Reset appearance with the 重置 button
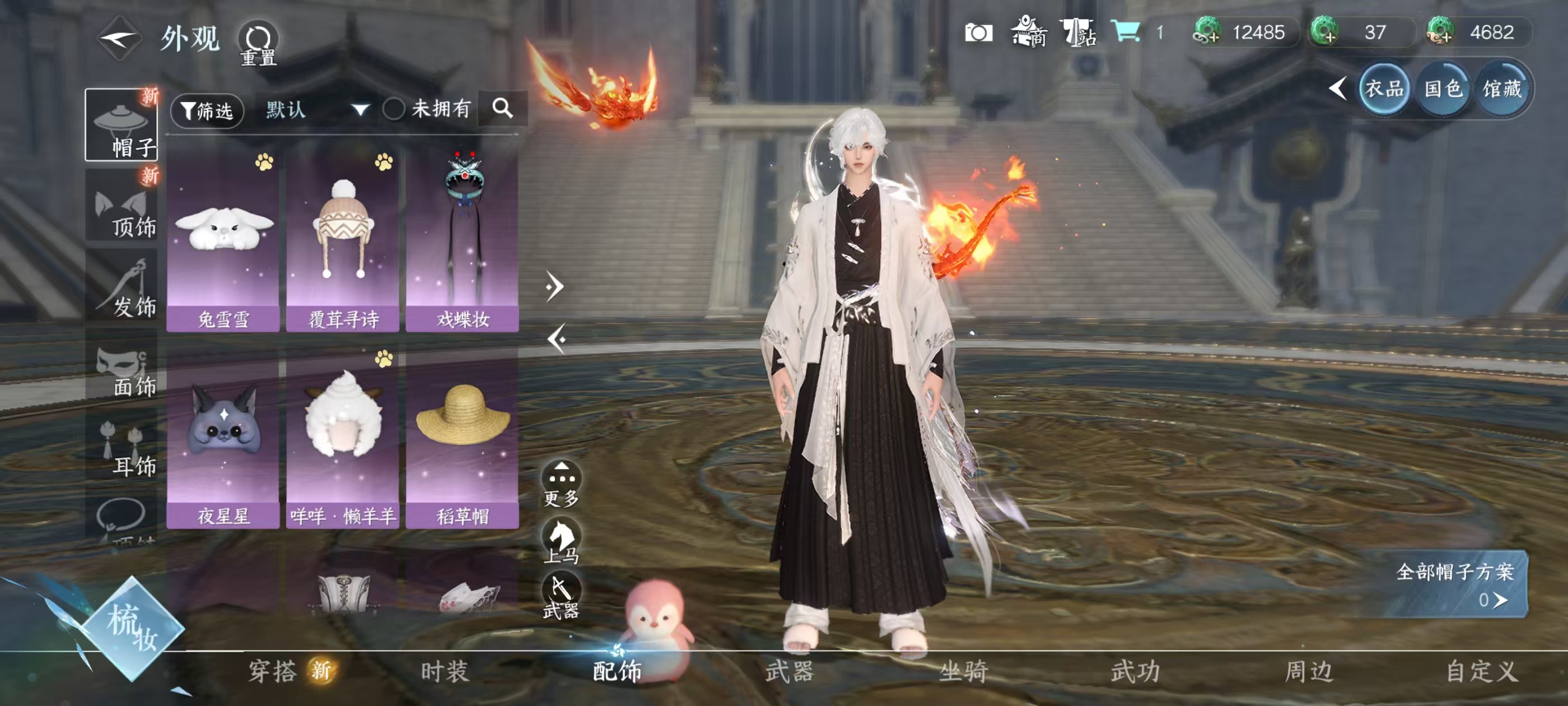Screen dimensions: 1568x706 258,44
